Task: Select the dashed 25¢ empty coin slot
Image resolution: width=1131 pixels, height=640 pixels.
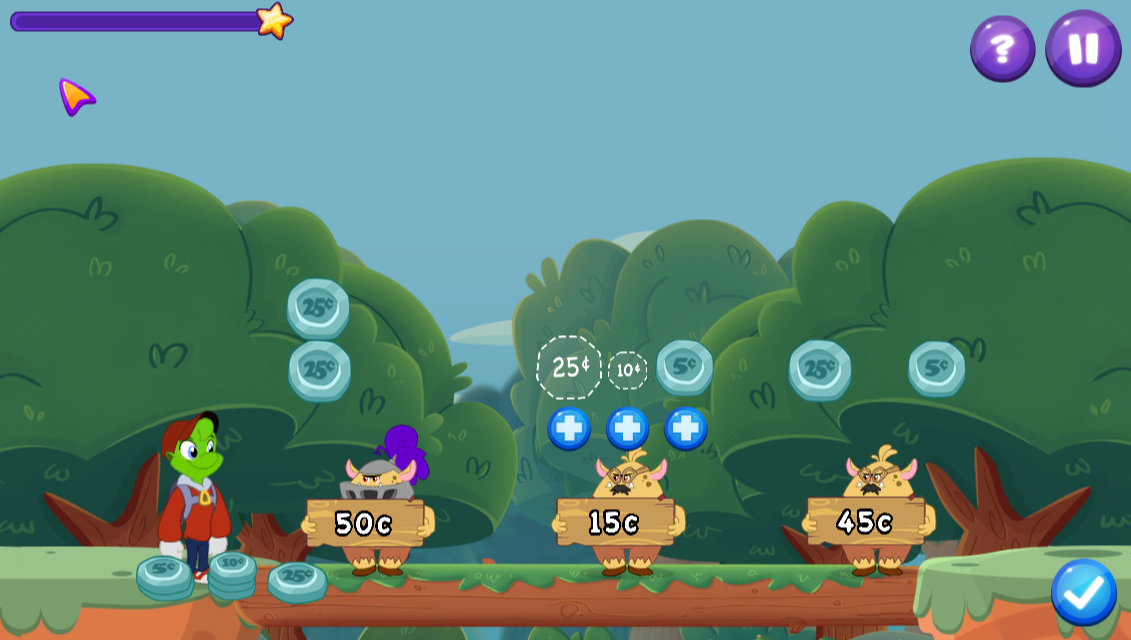Action: coord(569,367)
